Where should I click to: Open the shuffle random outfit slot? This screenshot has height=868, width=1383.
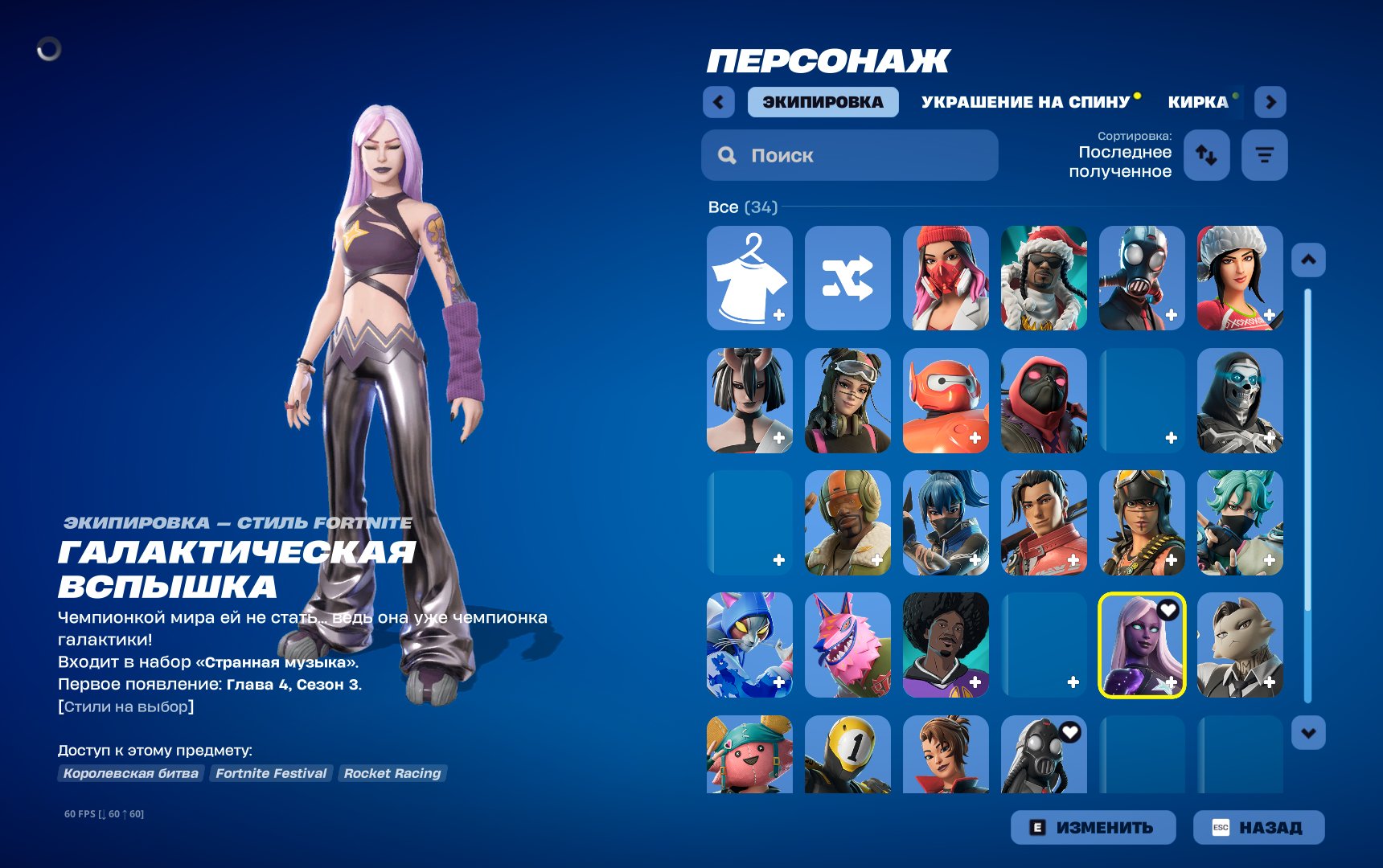848,279
